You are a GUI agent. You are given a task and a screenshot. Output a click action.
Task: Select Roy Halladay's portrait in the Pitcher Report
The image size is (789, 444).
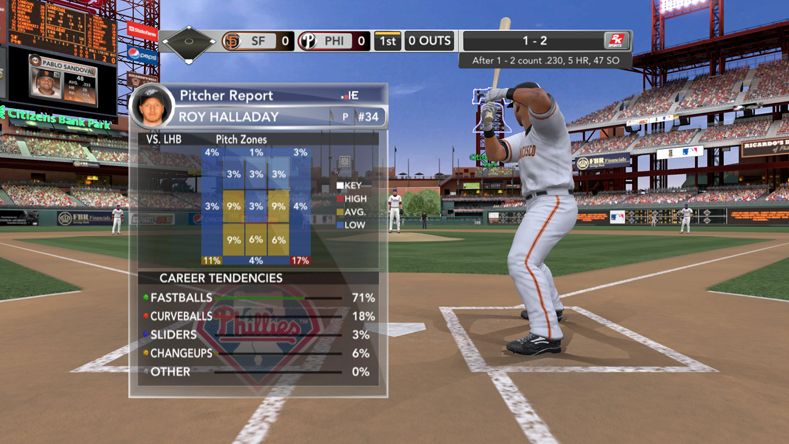point(150,106)
